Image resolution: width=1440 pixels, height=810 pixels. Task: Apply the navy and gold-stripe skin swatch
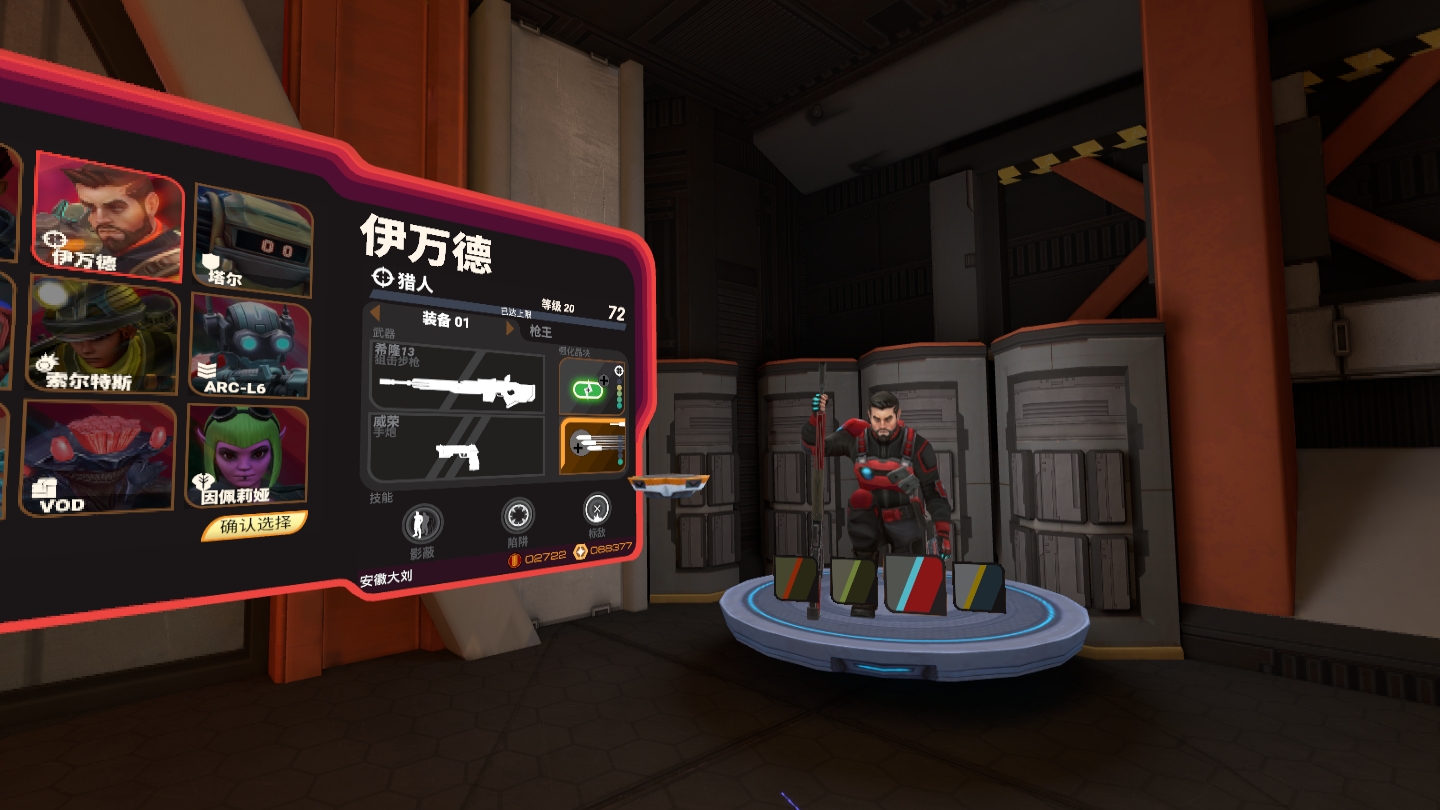coord(978,585)
